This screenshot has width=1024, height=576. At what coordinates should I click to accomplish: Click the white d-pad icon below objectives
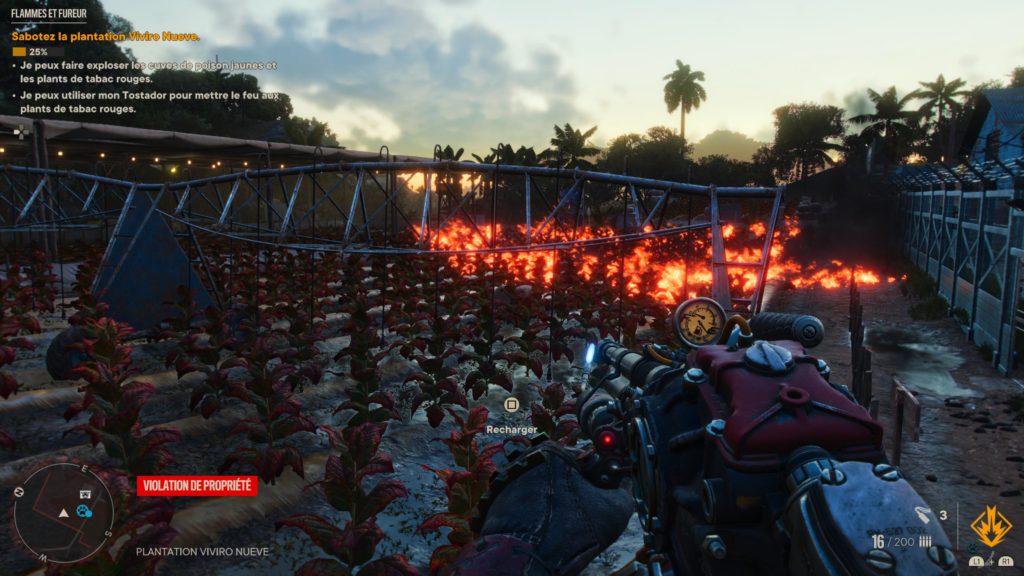pyautogui.click(x=20, y=130)
